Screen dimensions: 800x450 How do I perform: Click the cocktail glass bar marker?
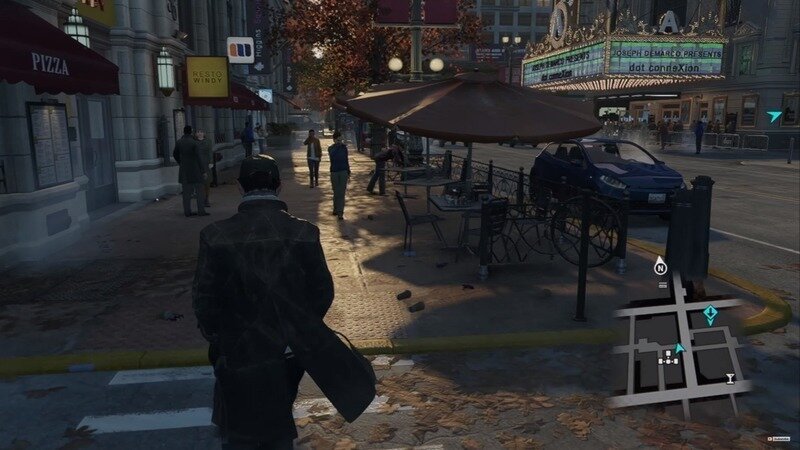(731, 378)
